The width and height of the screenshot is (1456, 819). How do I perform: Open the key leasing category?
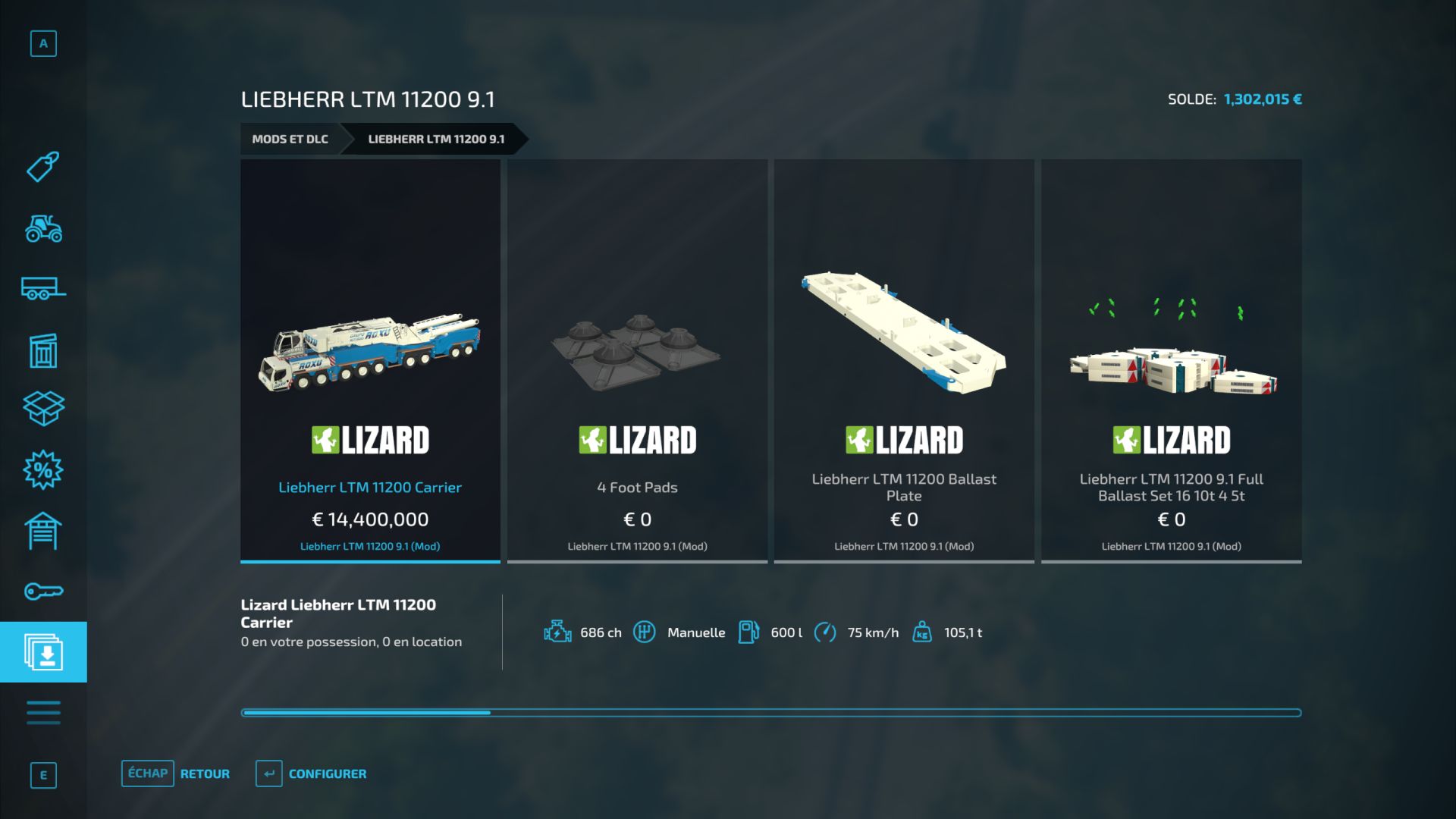[43, 591]
